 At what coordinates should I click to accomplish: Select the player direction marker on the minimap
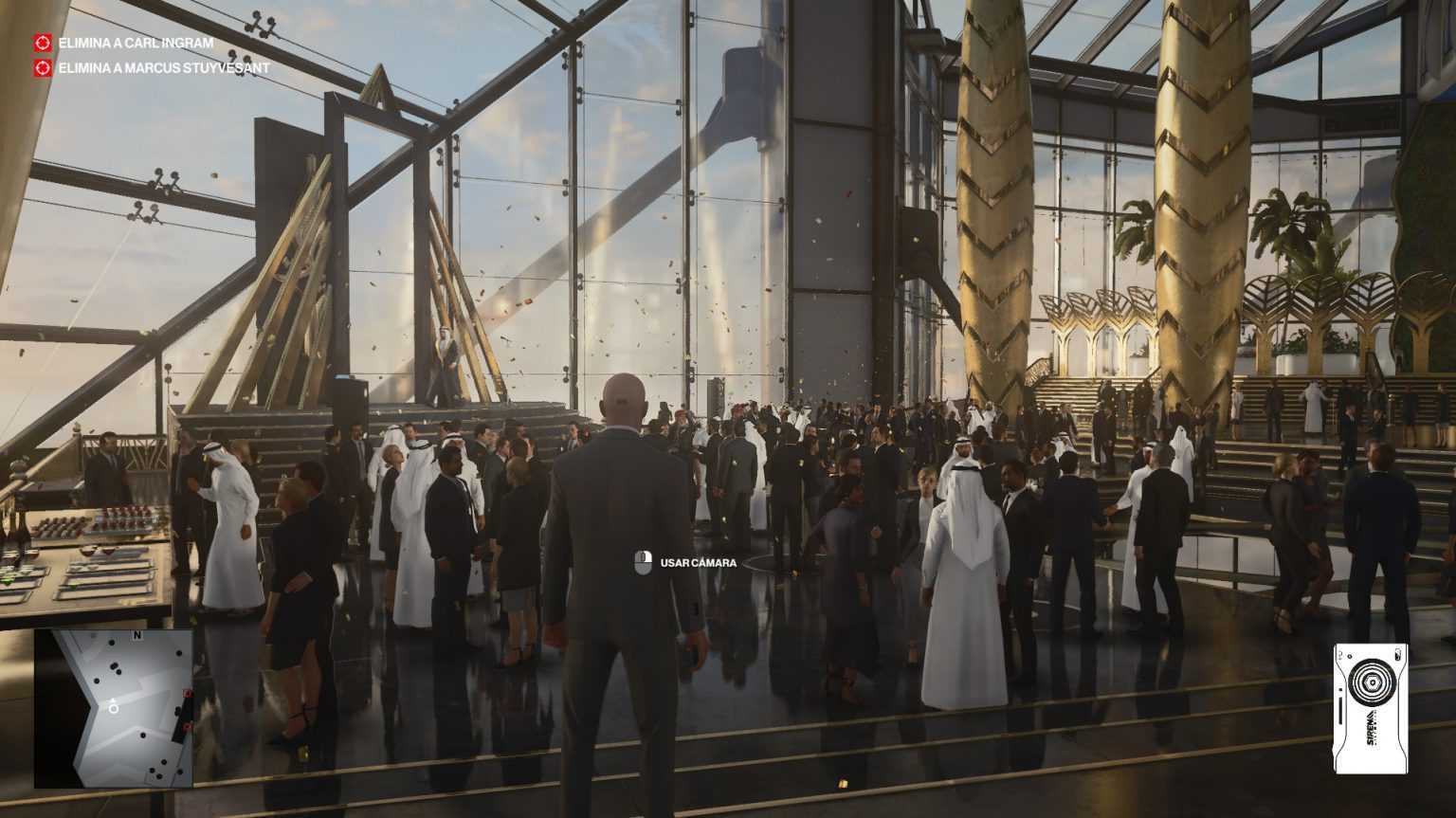tap(114, 707)
